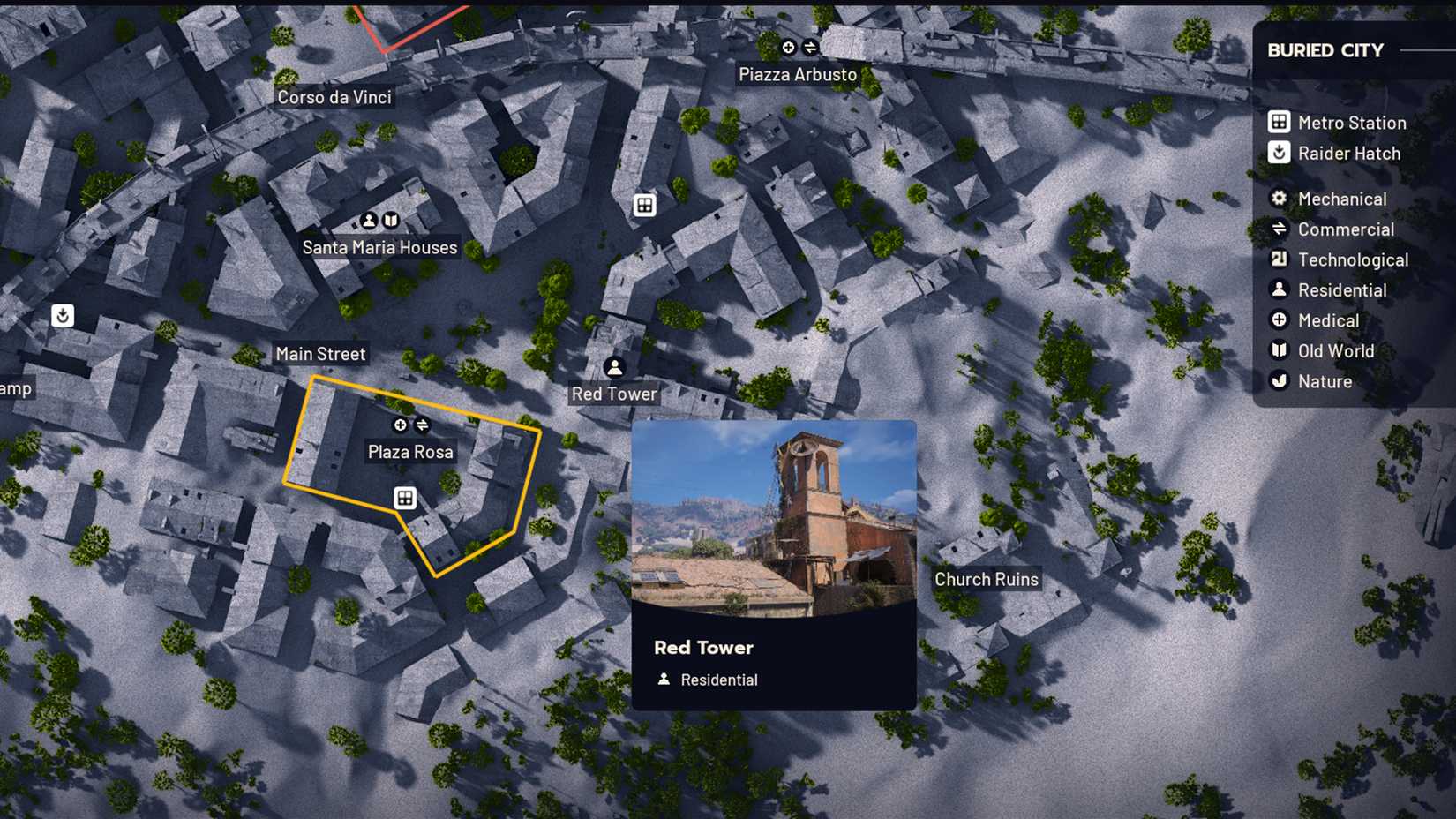Select the Residential marker at Red Tower
The height and width of the screenshot is (819, 1456).
[x=613, y=367]
